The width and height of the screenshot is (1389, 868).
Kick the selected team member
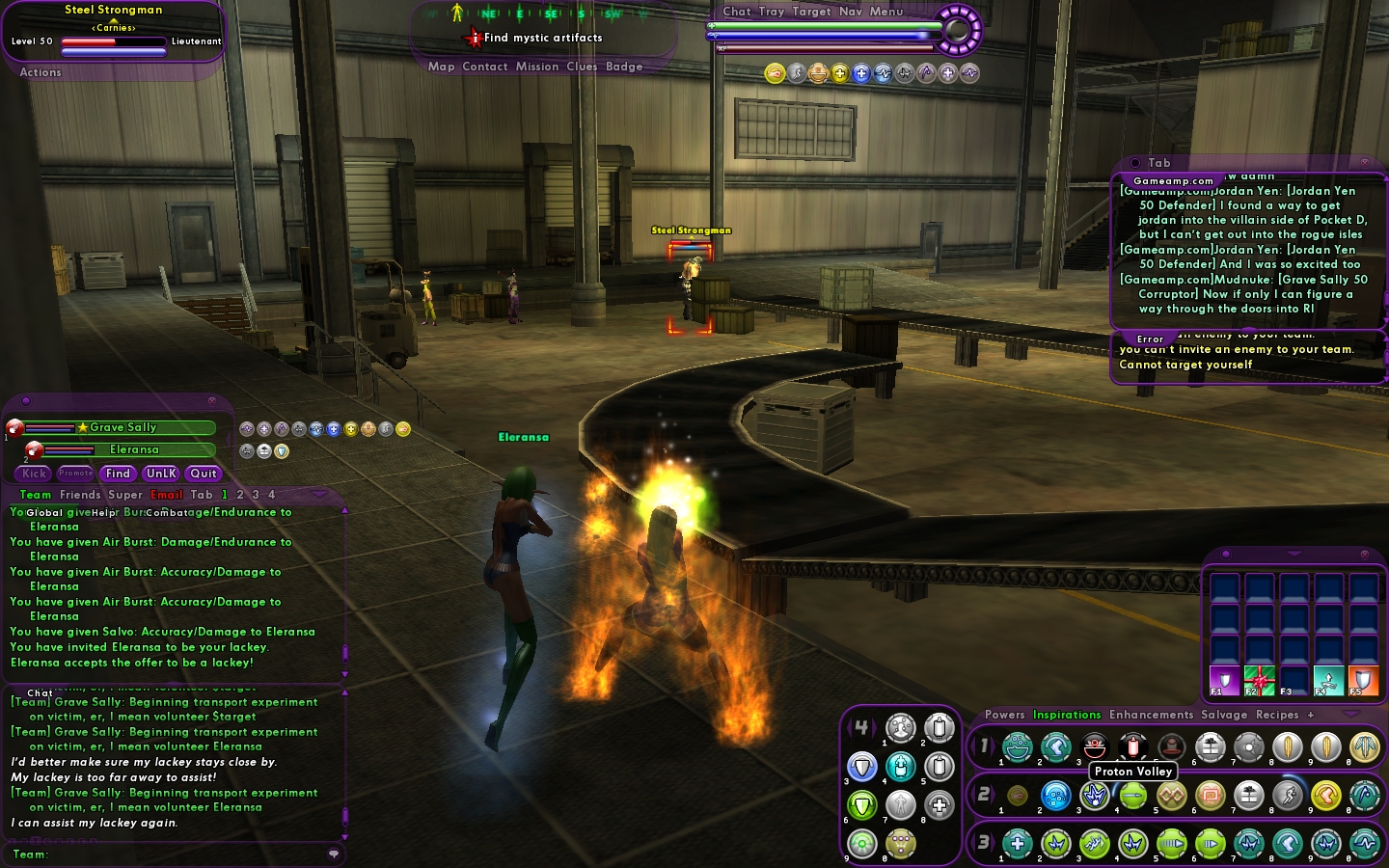click(35, 474)
